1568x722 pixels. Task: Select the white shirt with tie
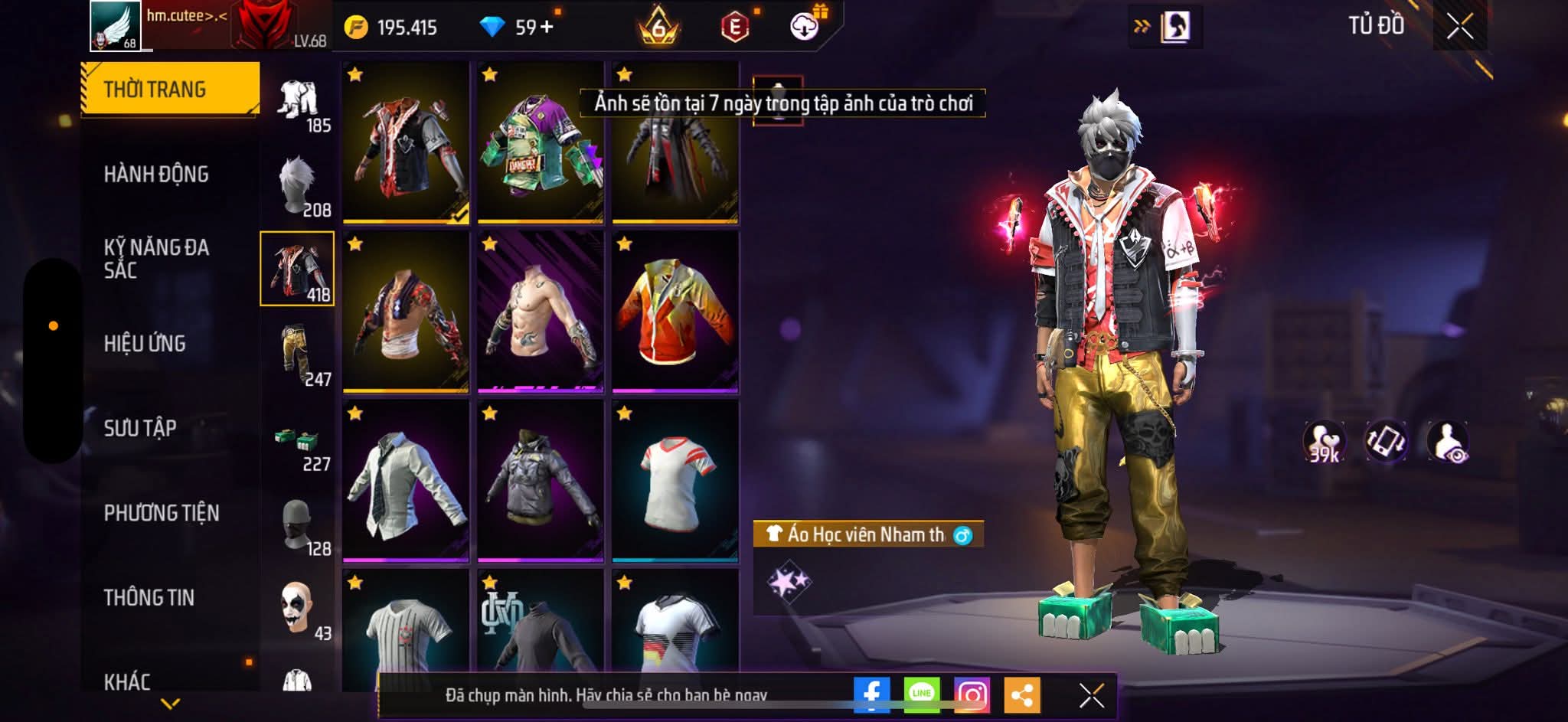pyautogui.click(x=406, y=482)
